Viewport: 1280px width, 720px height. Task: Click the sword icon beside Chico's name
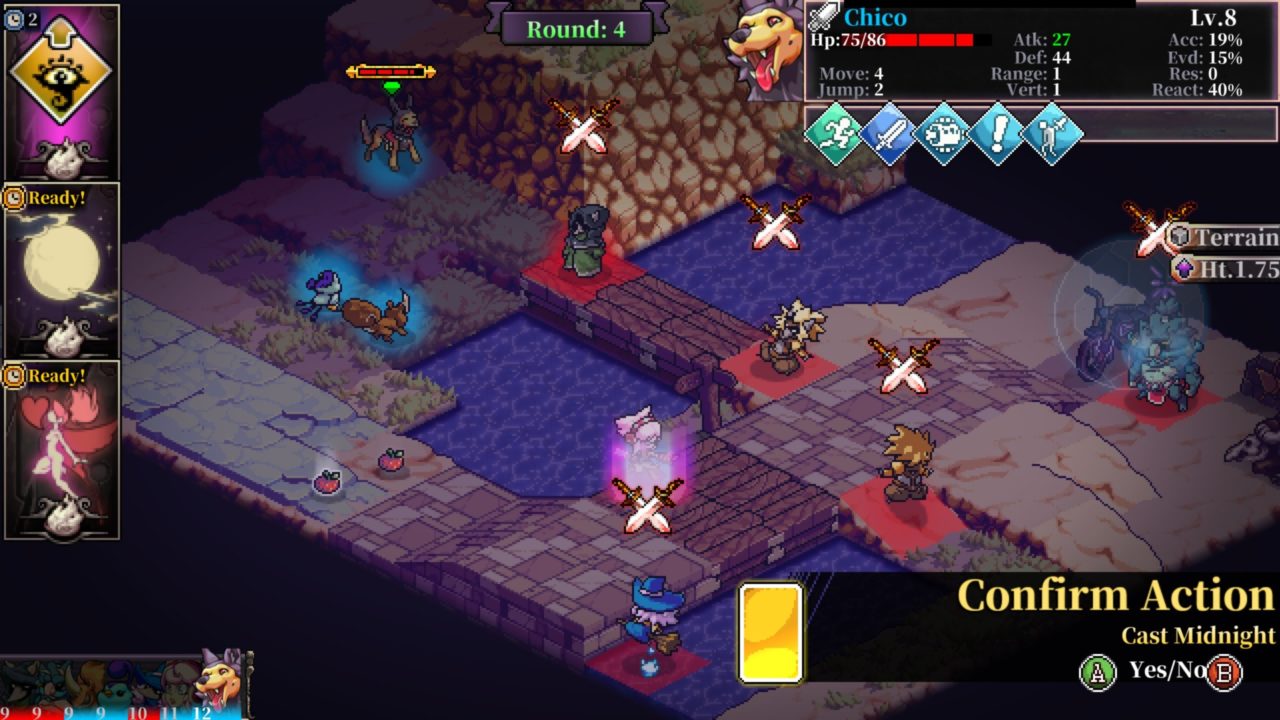[826, 17]
